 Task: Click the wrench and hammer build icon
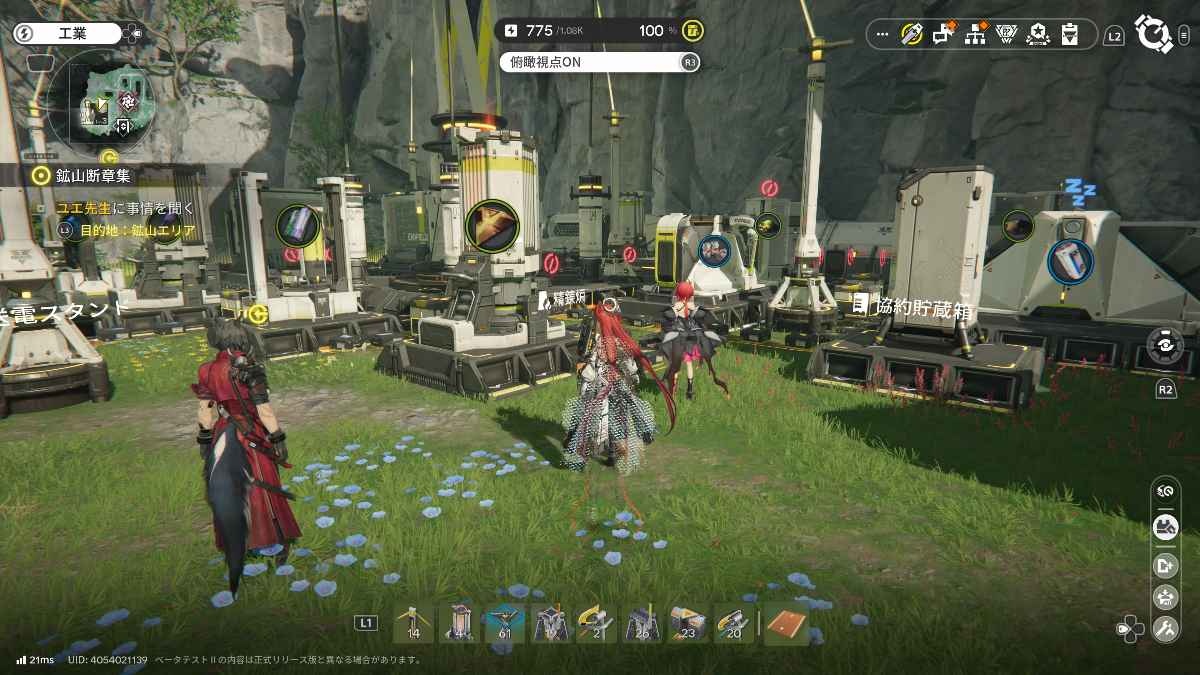click(1165, 629)
